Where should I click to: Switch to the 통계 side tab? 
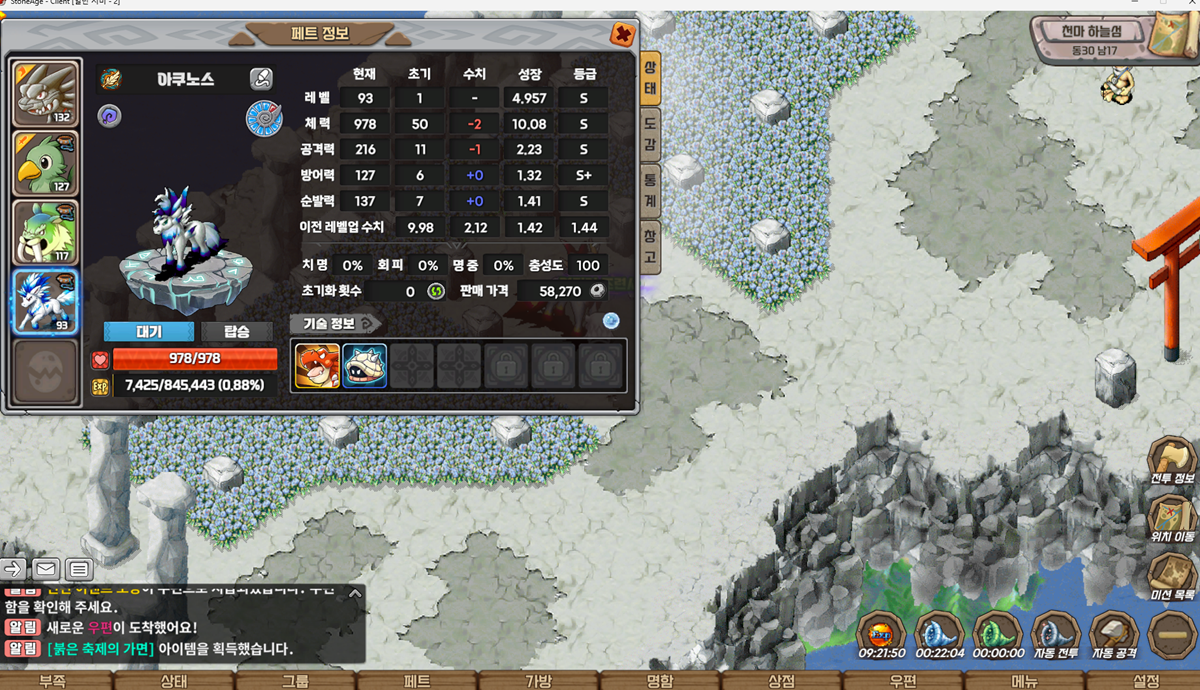coord(649,189)
